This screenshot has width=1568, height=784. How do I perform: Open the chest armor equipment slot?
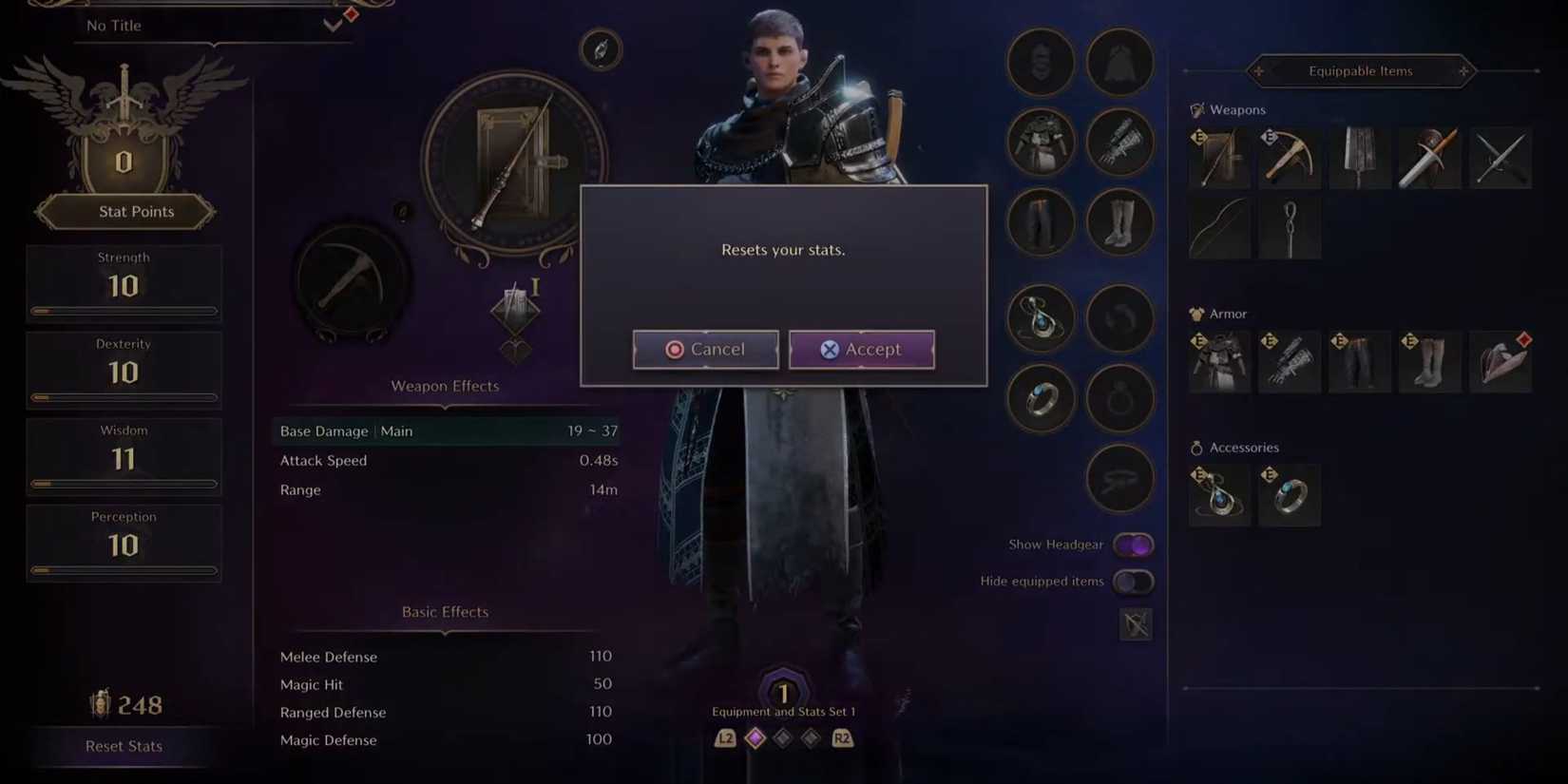1041,143
